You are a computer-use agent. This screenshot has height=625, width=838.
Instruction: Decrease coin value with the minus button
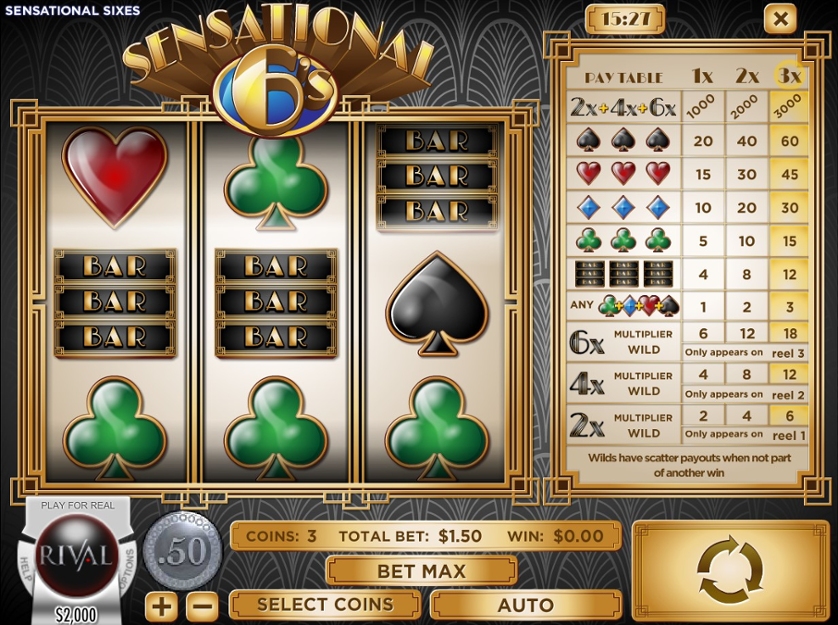(x=202, y=606)
